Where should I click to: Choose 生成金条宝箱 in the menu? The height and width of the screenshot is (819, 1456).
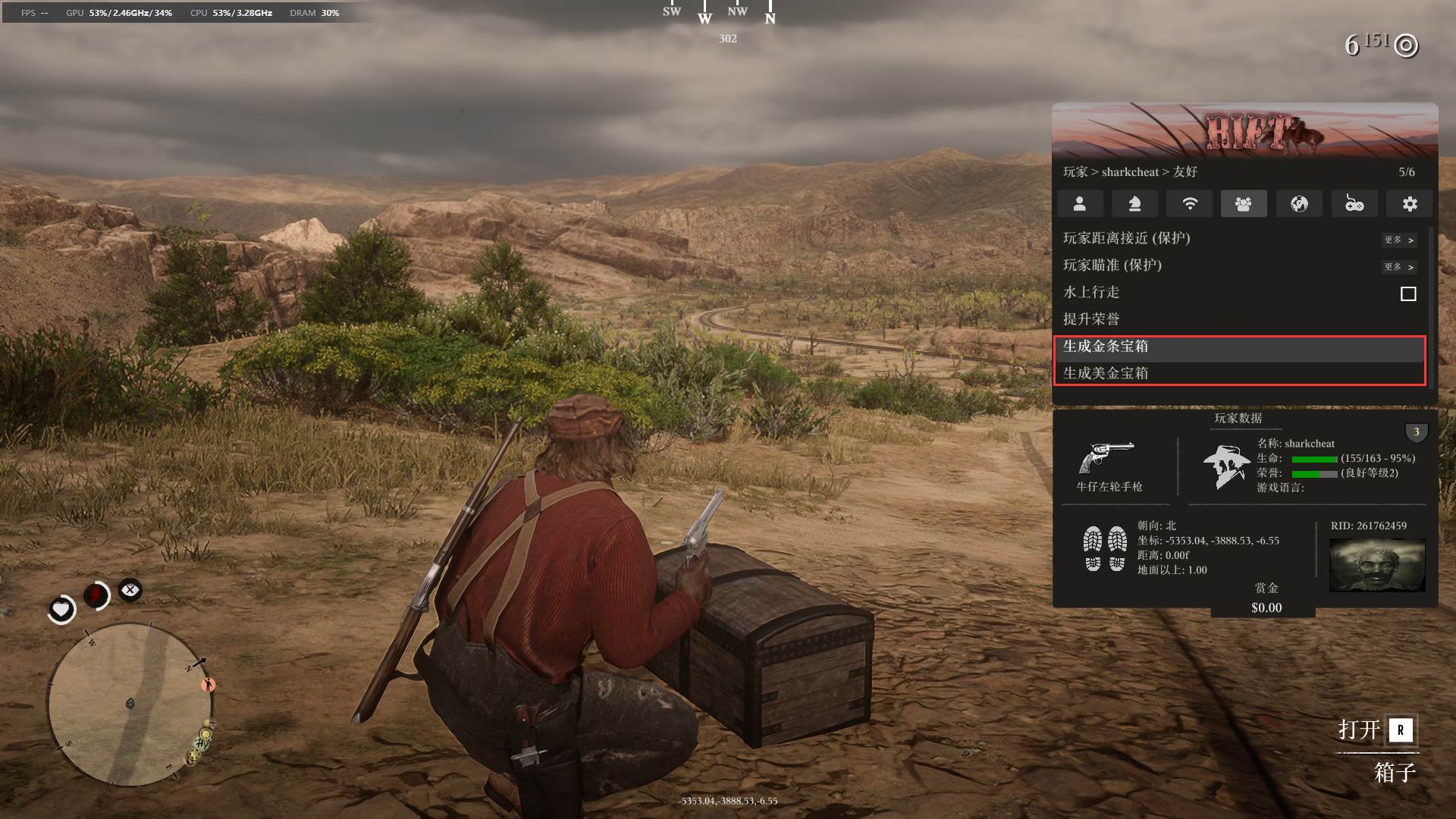coord(1106,347)
